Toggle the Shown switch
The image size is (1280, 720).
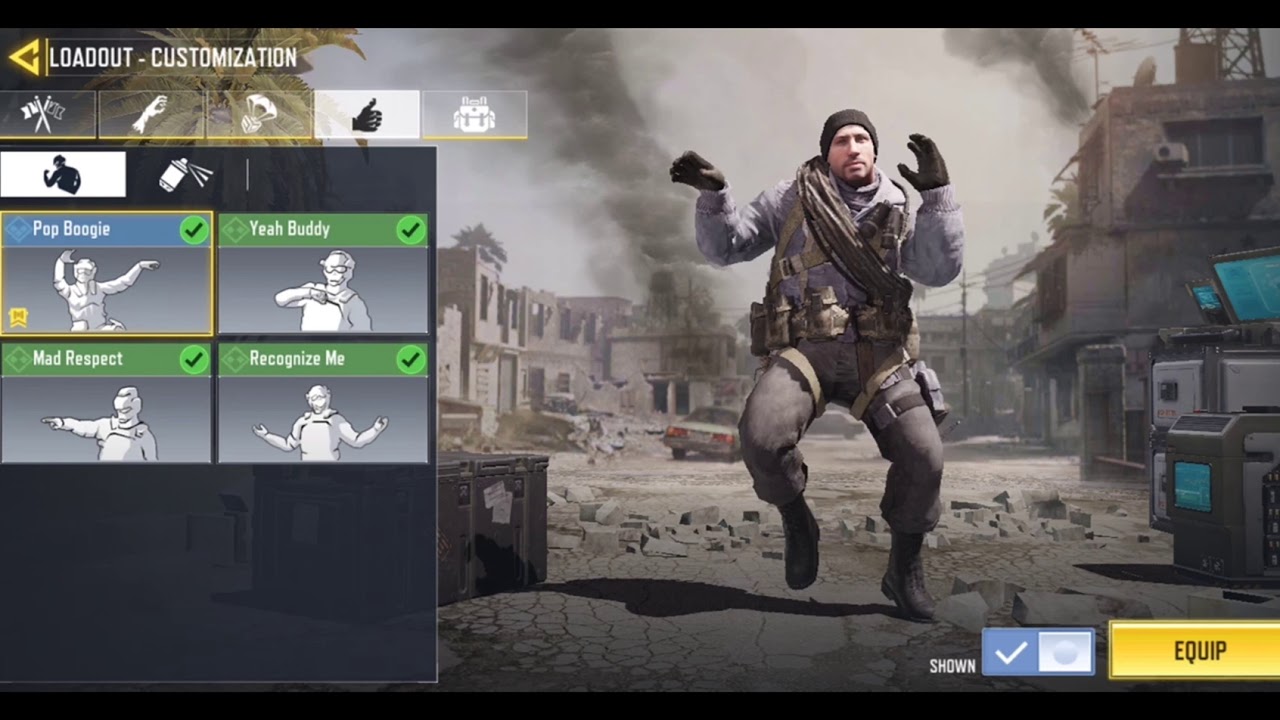(1038, 653)
